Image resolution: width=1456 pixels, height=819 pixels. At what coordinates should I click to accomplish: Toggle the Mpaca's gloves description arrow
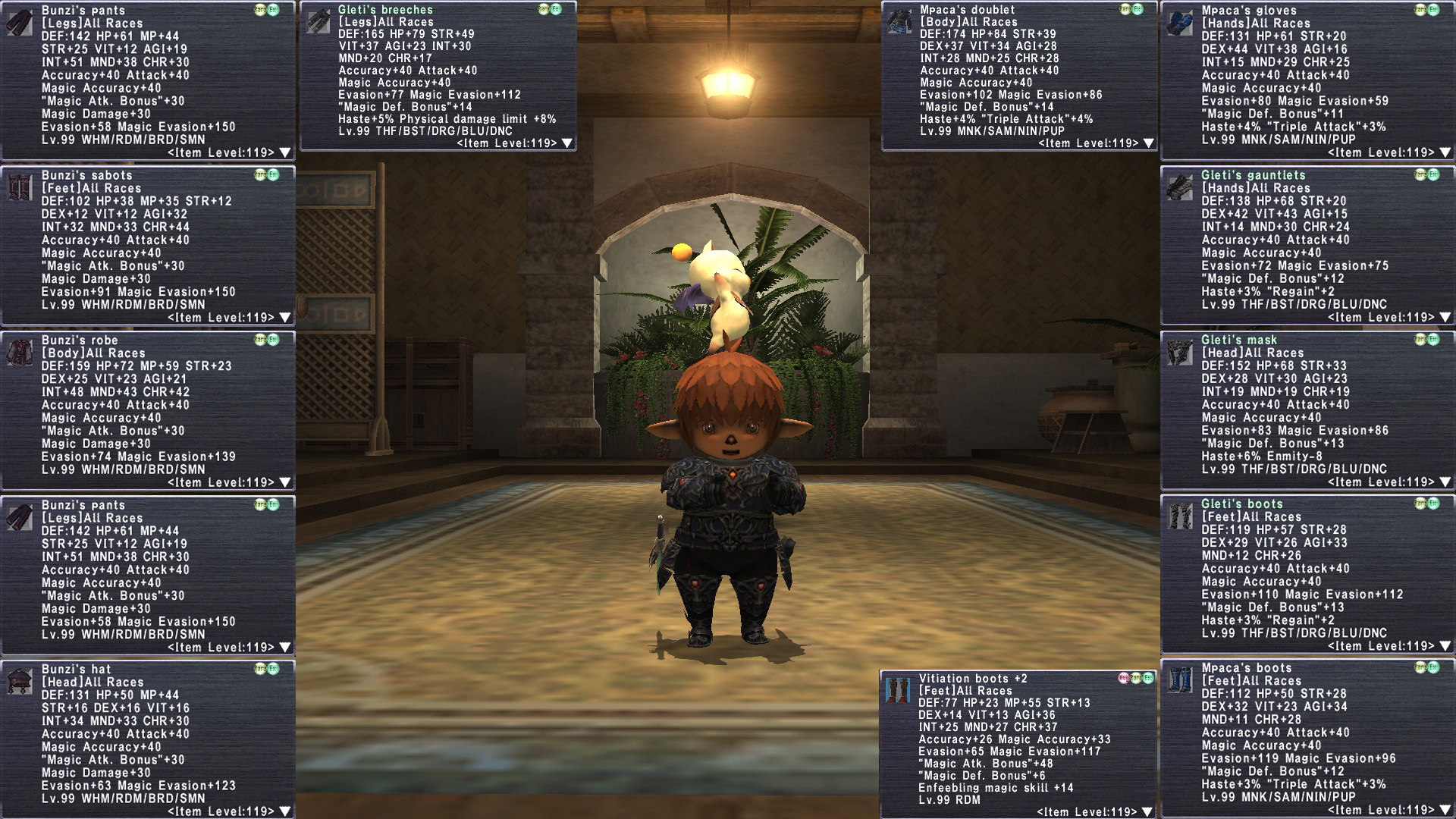tap(1445, 152)
